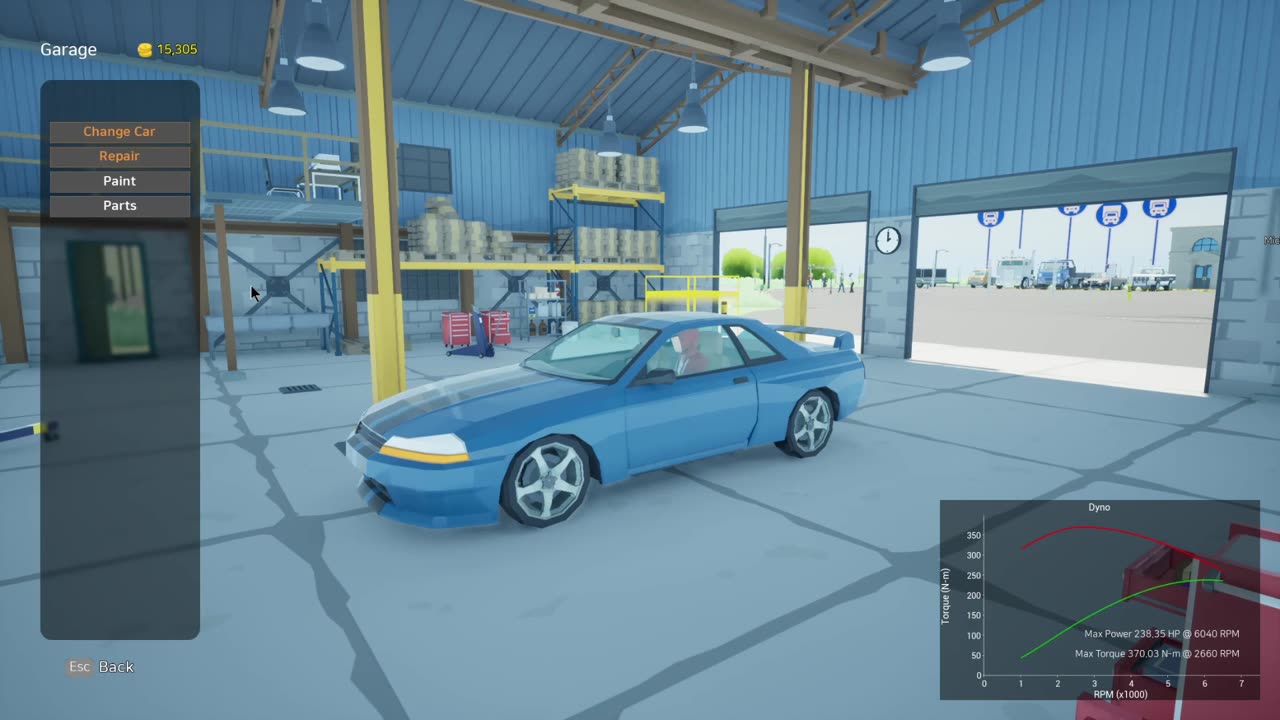Select the Repair option
Viewport: 1280px width, 720px height.
(119, 156)
